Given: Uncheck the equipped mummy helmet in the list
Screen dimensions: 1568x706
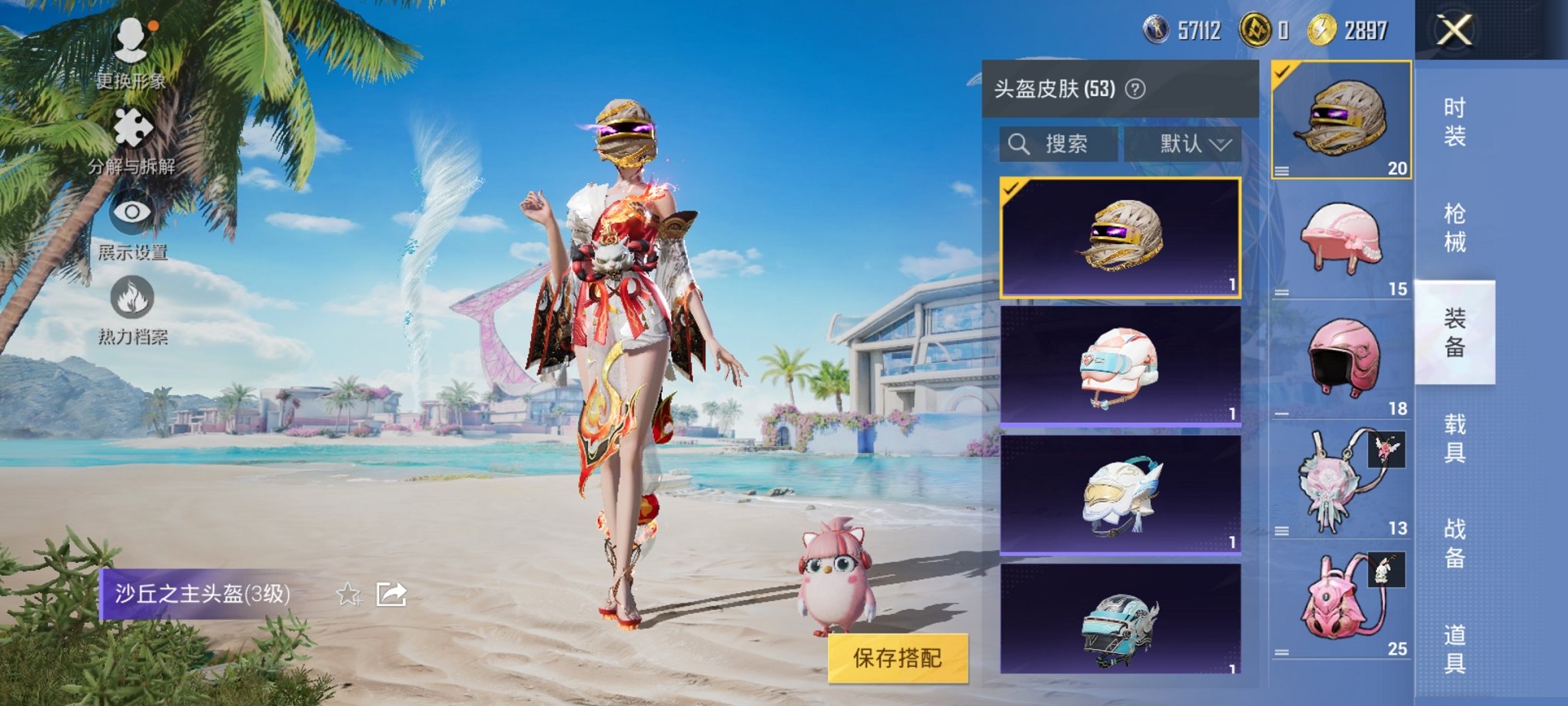Looking at the screenshot, I should pyautogui.click(x=1011, y=188).
